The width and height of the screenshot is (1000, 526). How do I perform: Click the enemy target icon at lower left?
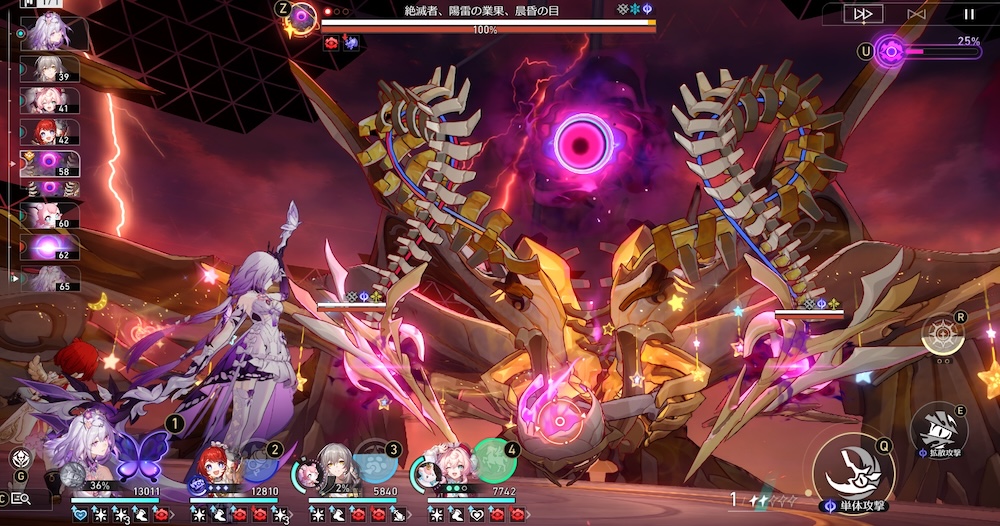[19, 459]
